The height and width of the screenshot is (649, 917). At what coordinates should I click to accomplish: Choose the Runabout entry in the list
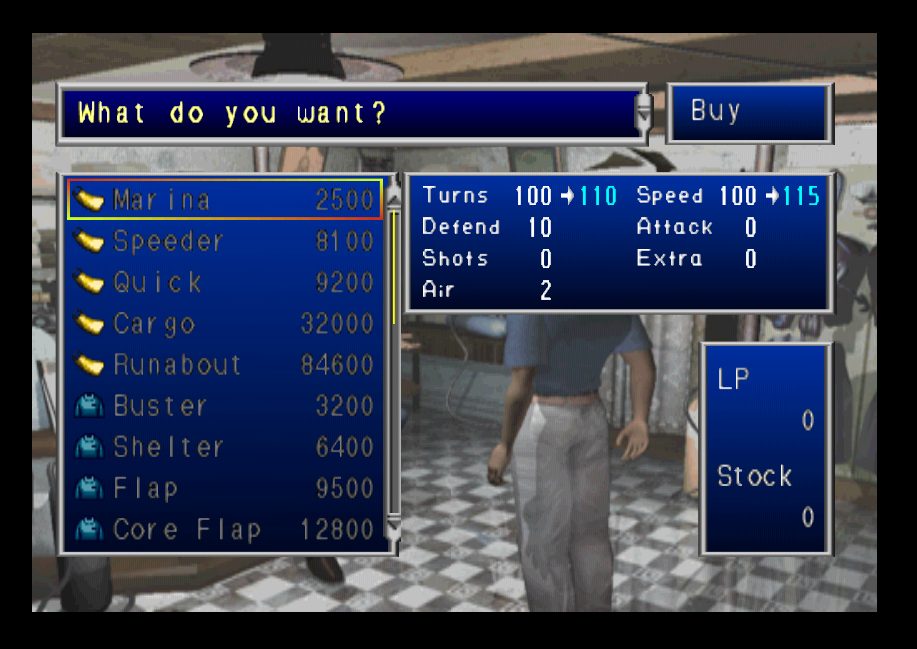click(225, 365)
